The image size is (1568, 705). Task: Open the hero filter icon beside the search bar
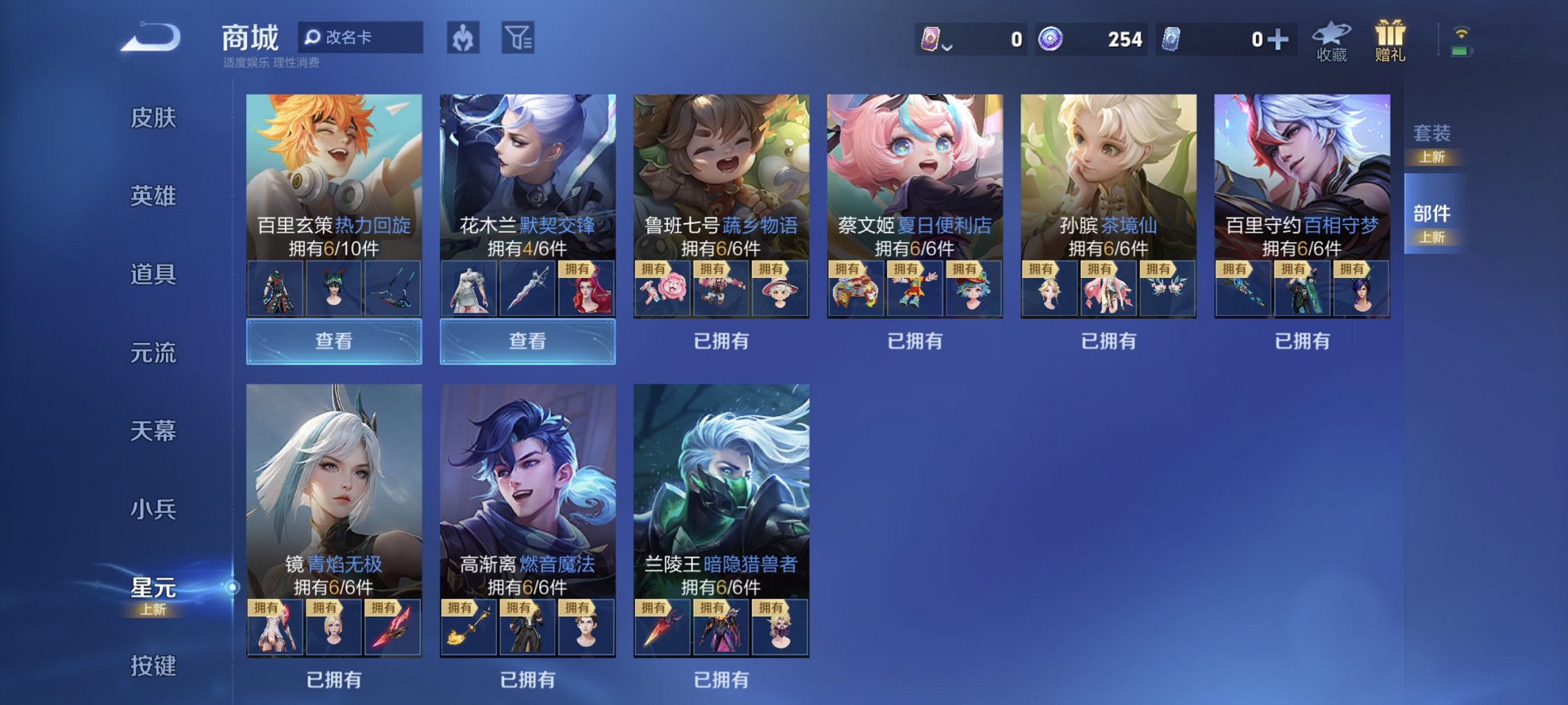point(465,37)
